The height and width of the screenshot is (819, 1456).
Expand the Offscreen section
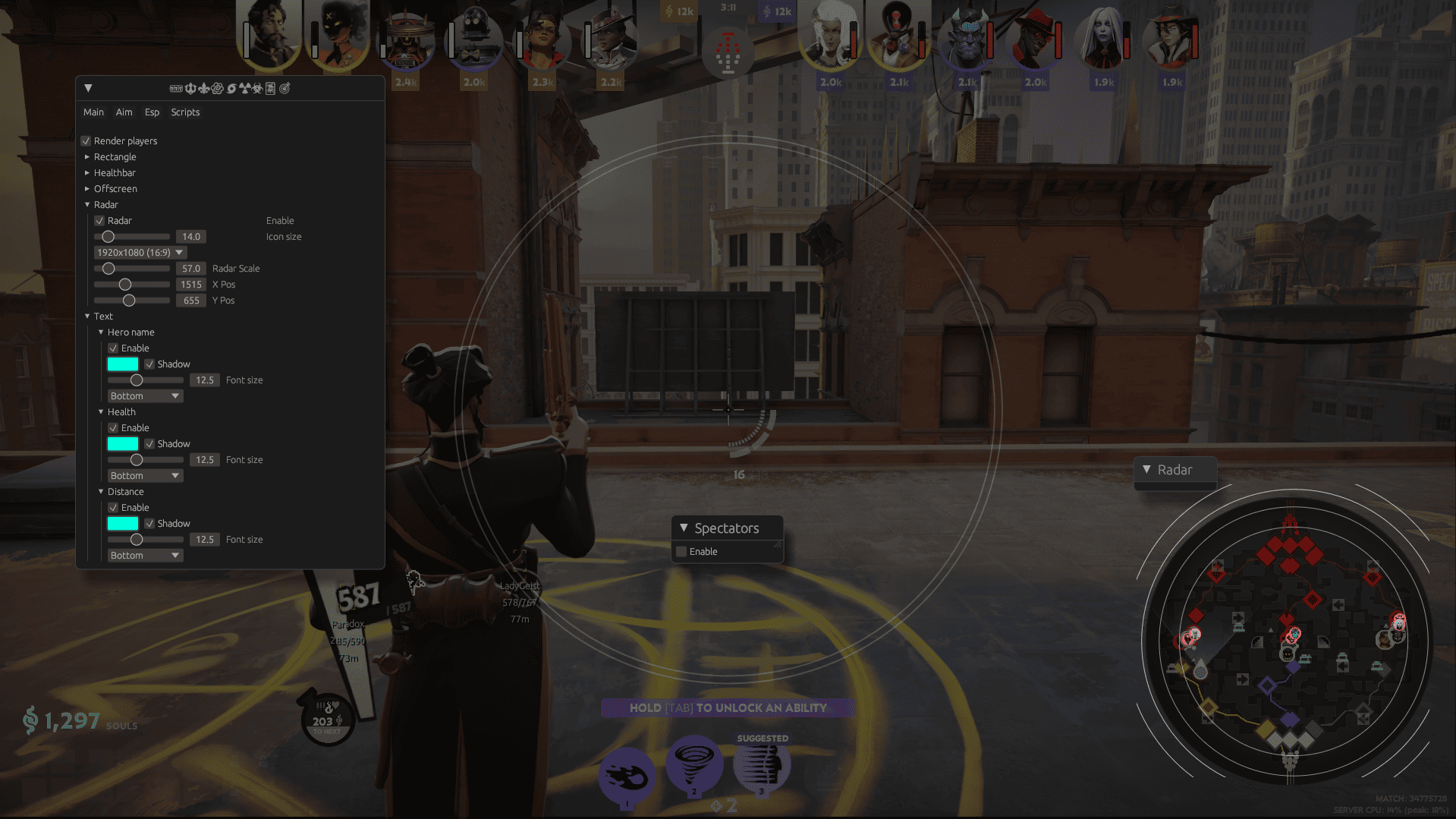click(x=87, y=189)
